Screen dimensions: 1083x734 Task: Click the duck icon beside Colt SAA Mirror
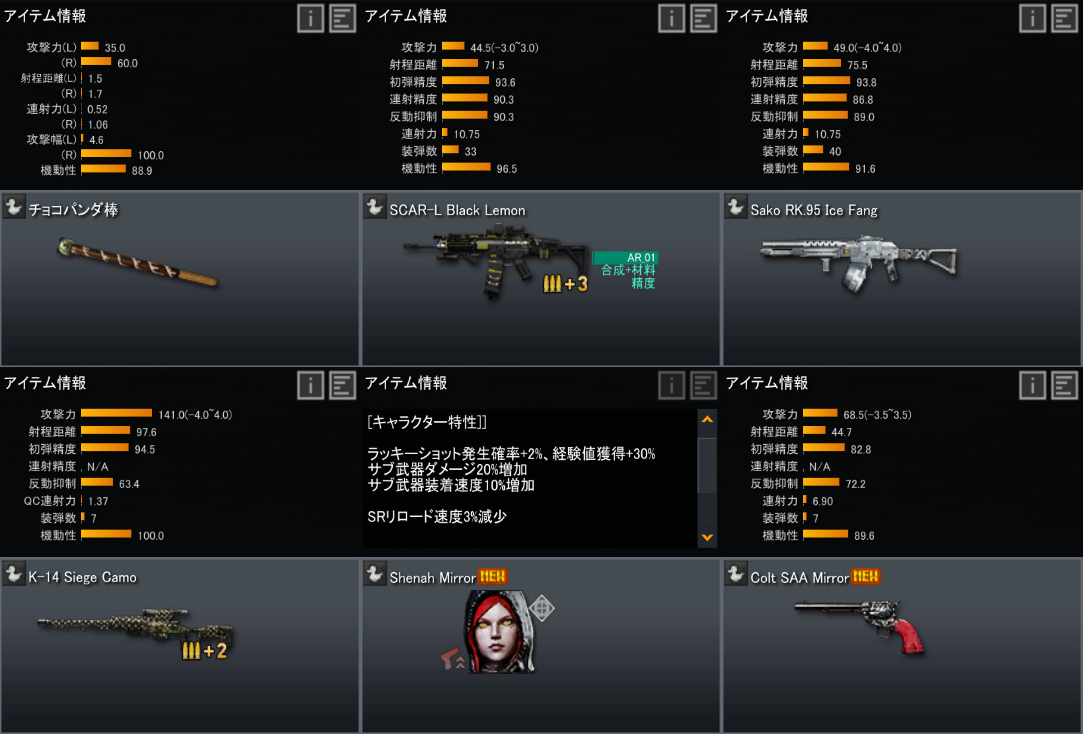click(736, 574)
